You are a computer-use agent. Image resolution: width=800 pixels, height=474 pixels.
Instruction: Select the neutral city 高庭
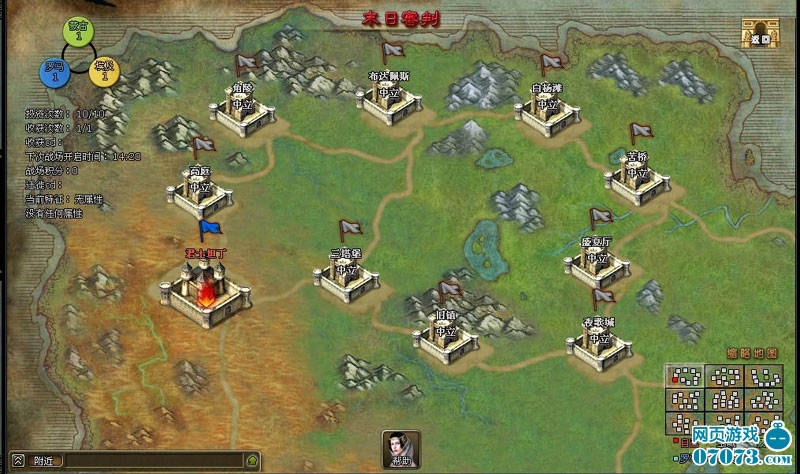click(201, 192)
